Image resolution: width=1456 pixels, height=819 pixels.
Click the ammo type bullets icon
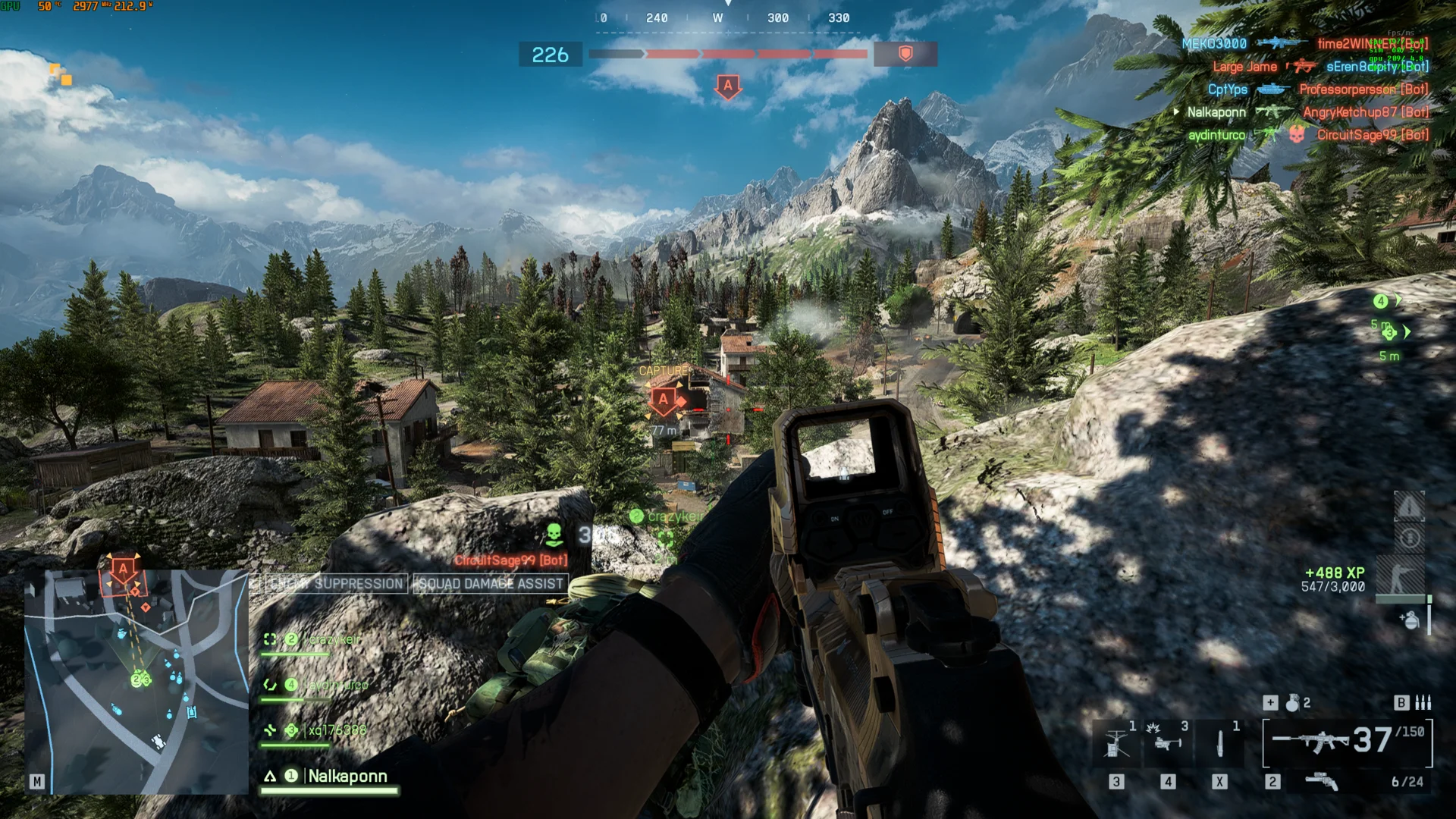point(1423,703)
